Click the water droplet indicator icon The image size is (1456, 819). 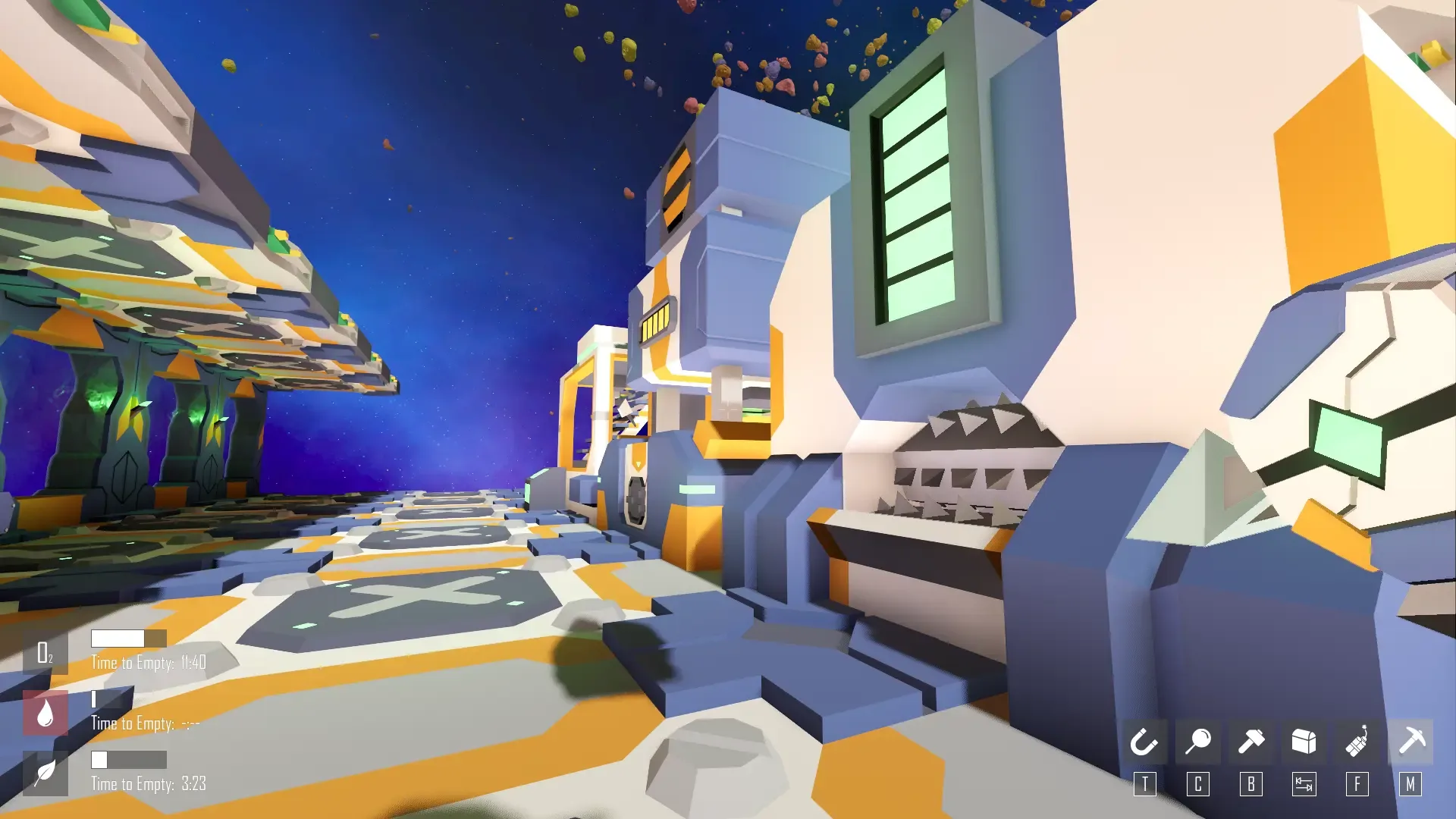coord(45,711)
